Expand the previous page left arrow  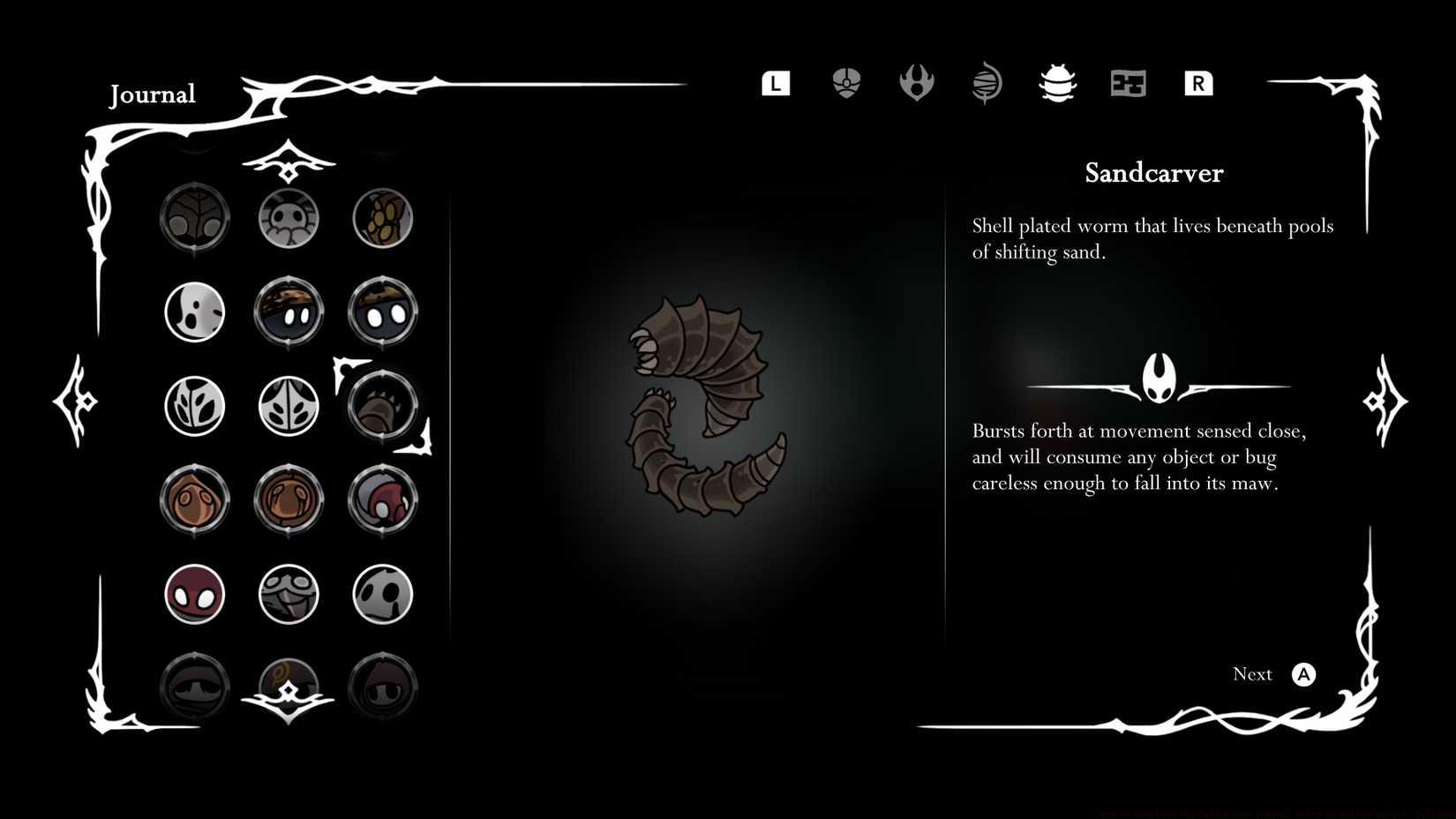coord(74,402)
